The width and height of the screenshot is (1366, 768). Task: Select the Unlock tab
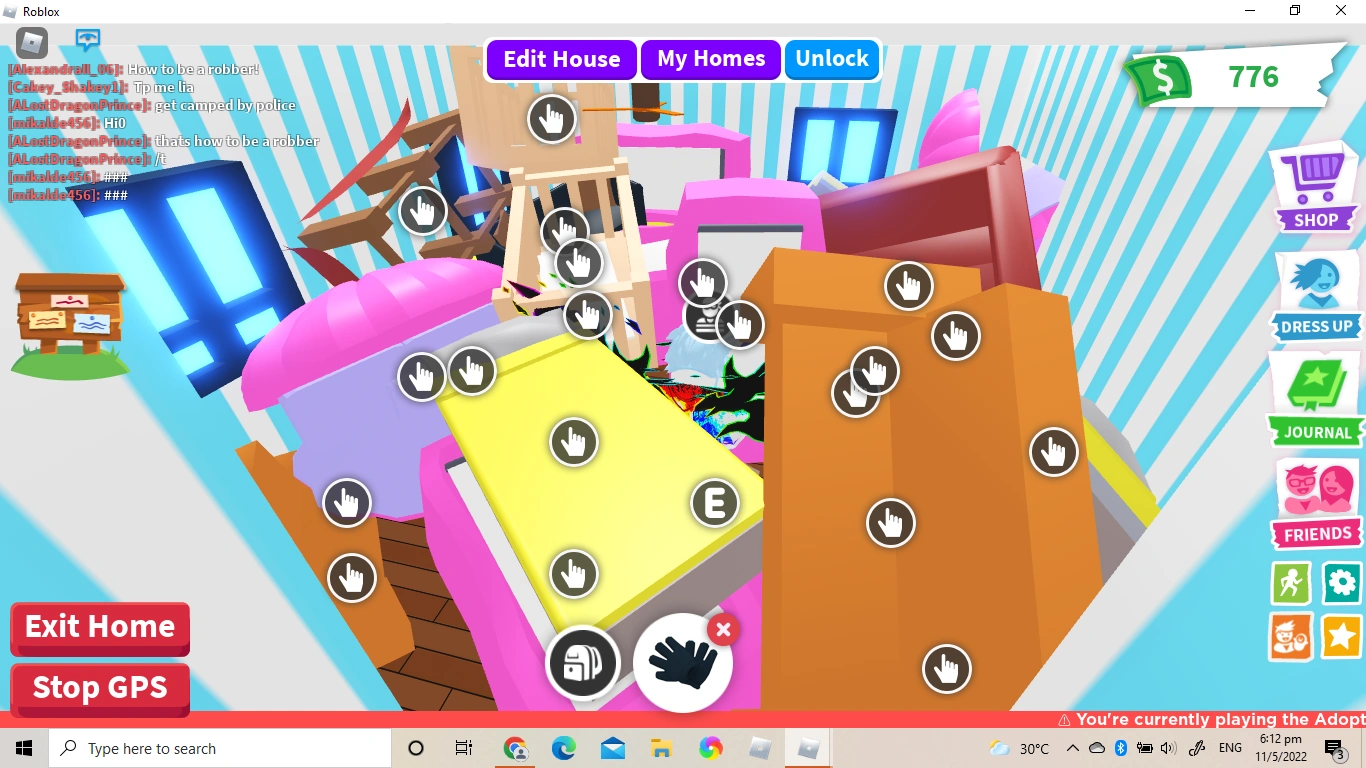[x=832, y=59]
